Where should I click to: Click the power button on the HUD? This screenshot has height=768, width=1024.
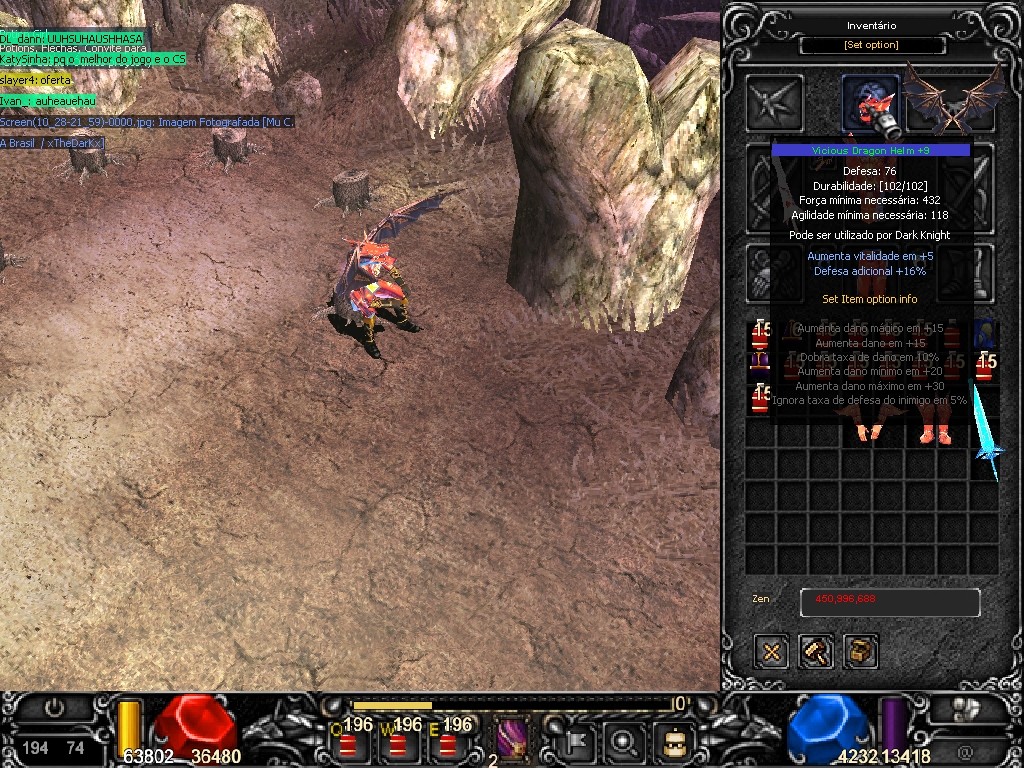54,708
